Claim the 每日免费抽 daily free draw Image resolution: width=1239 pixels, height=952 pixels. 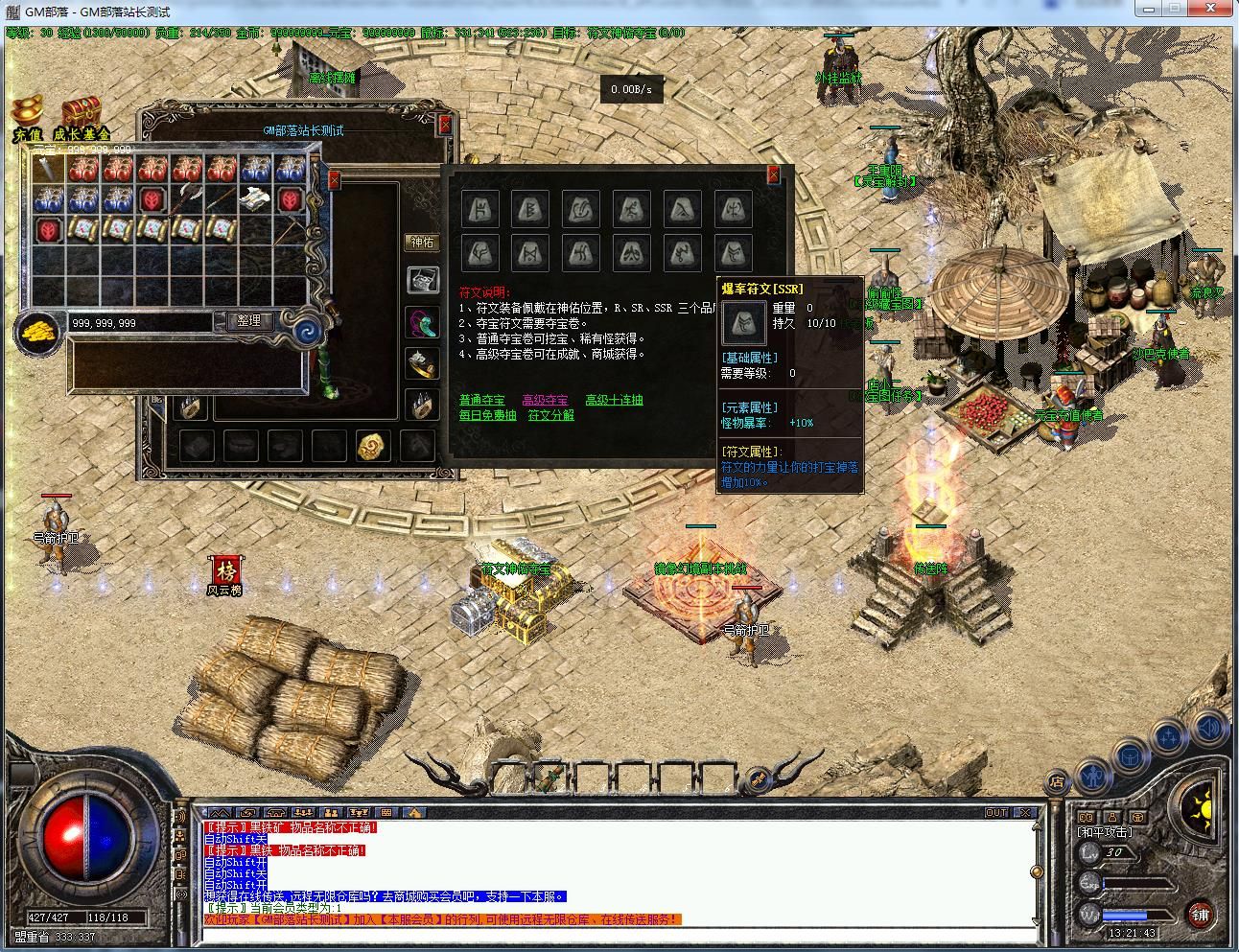[487, 415]
